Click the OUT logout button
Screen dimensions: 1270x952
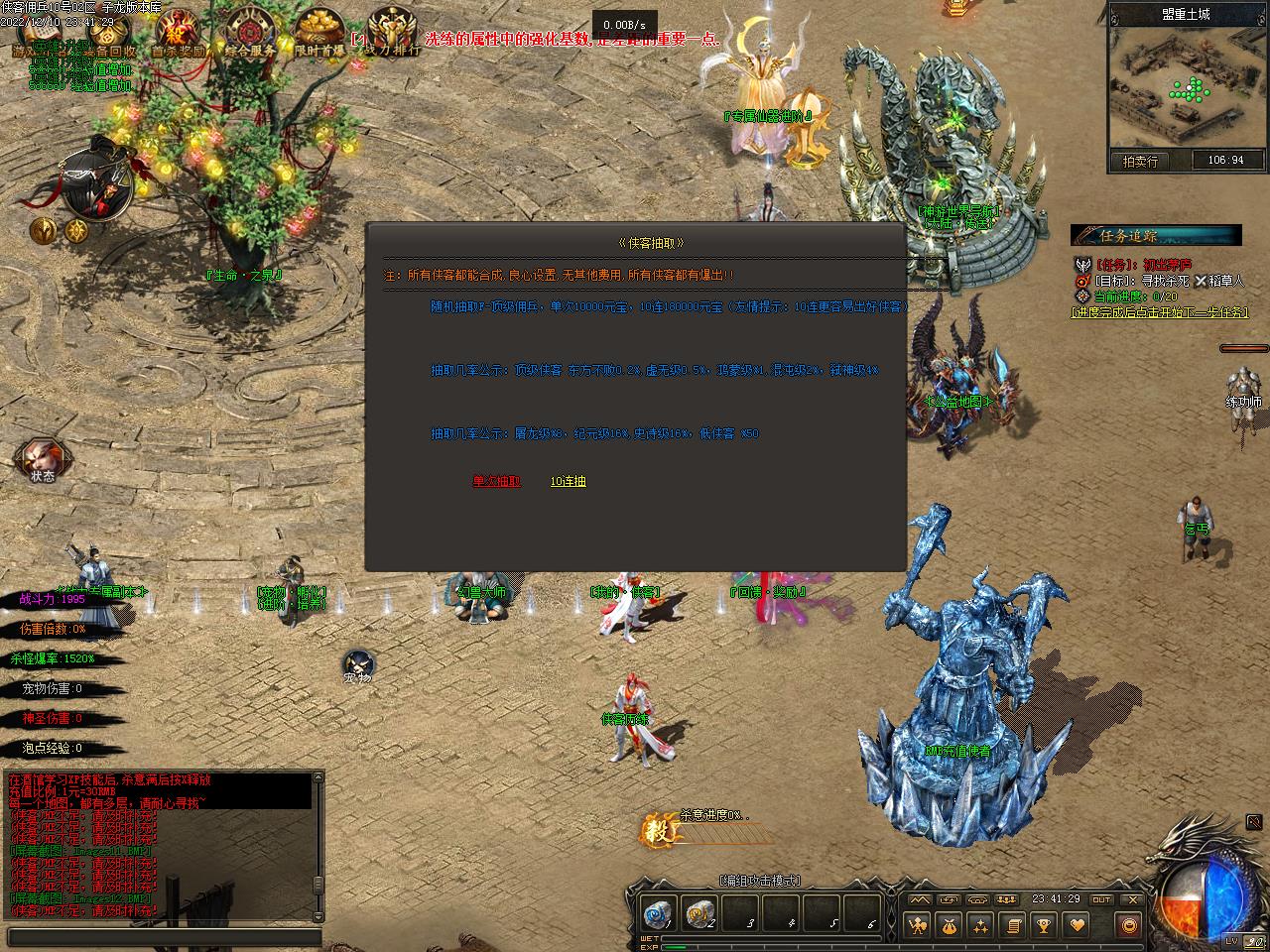pos(1101,899)
